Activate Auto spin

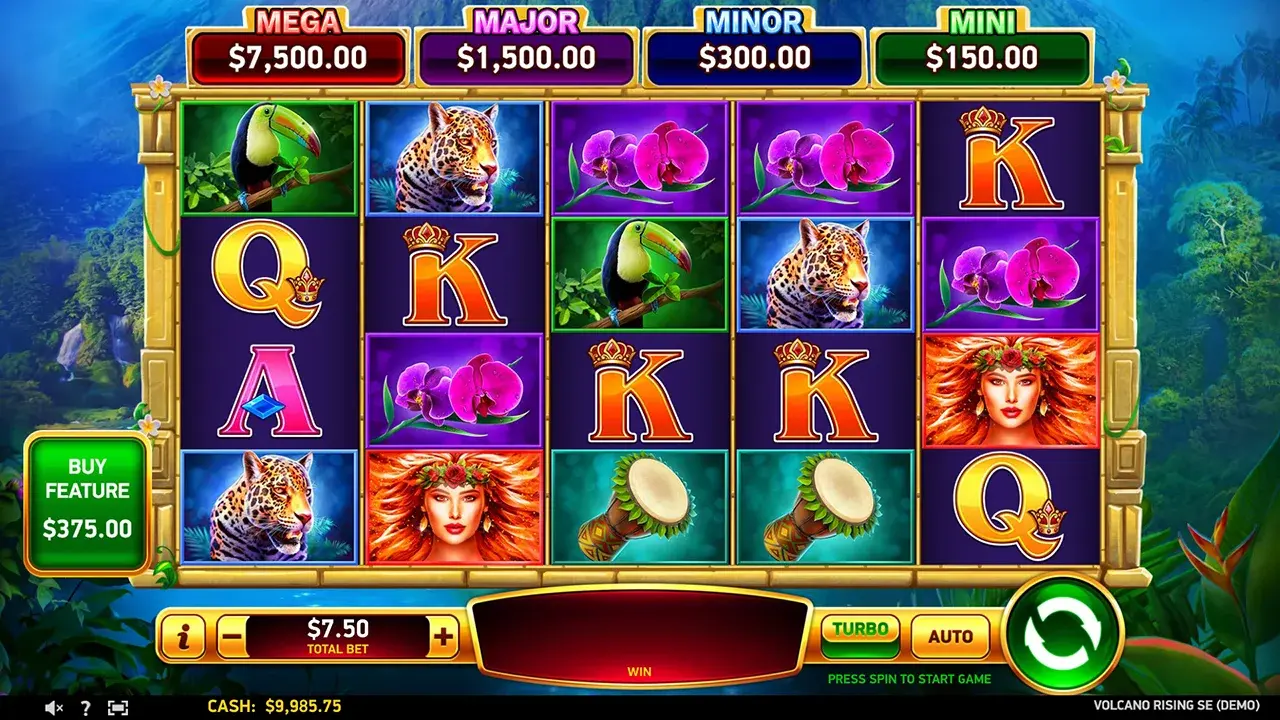[x=950, y=636]
